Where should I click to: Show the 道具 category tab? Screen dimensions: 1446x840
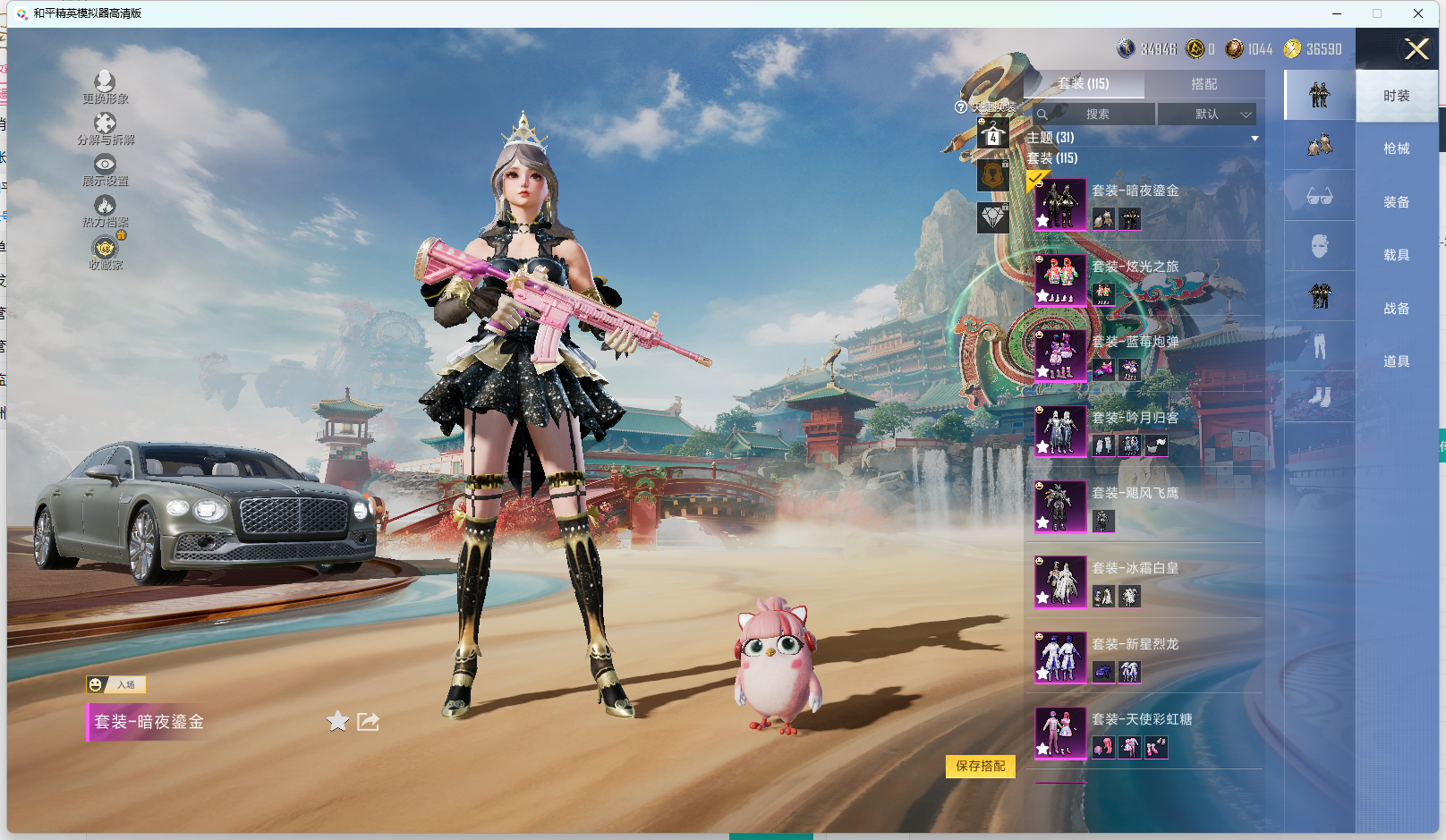(1396, 361)
